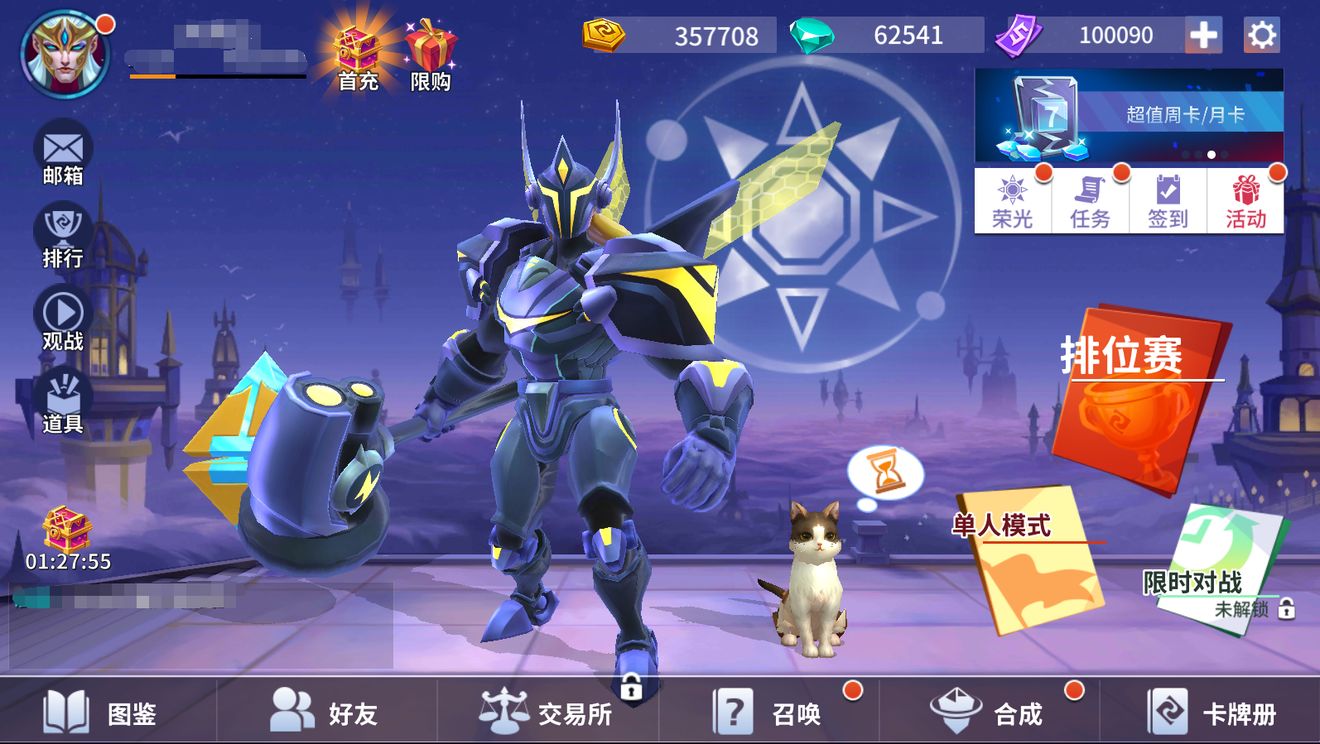
Task: Open the gear settings menu
Action: [1262, 36]
